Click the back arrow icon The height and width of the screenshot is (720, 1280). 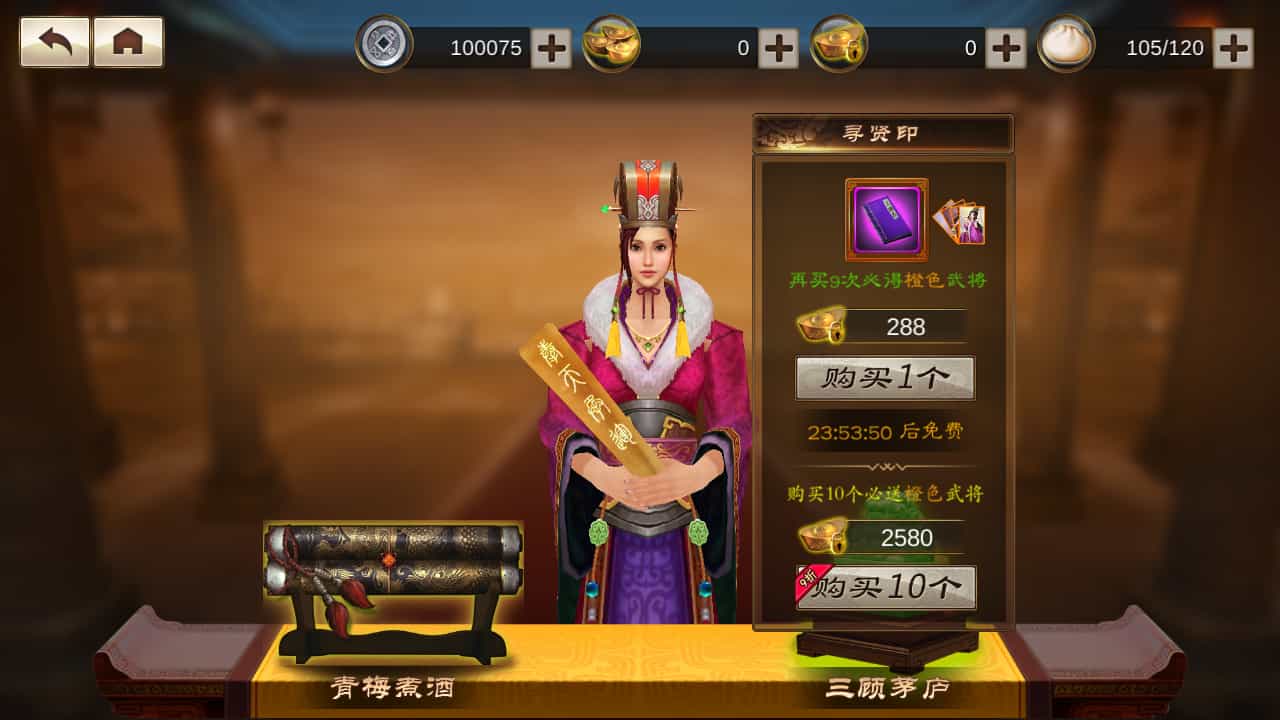[53, 44]
